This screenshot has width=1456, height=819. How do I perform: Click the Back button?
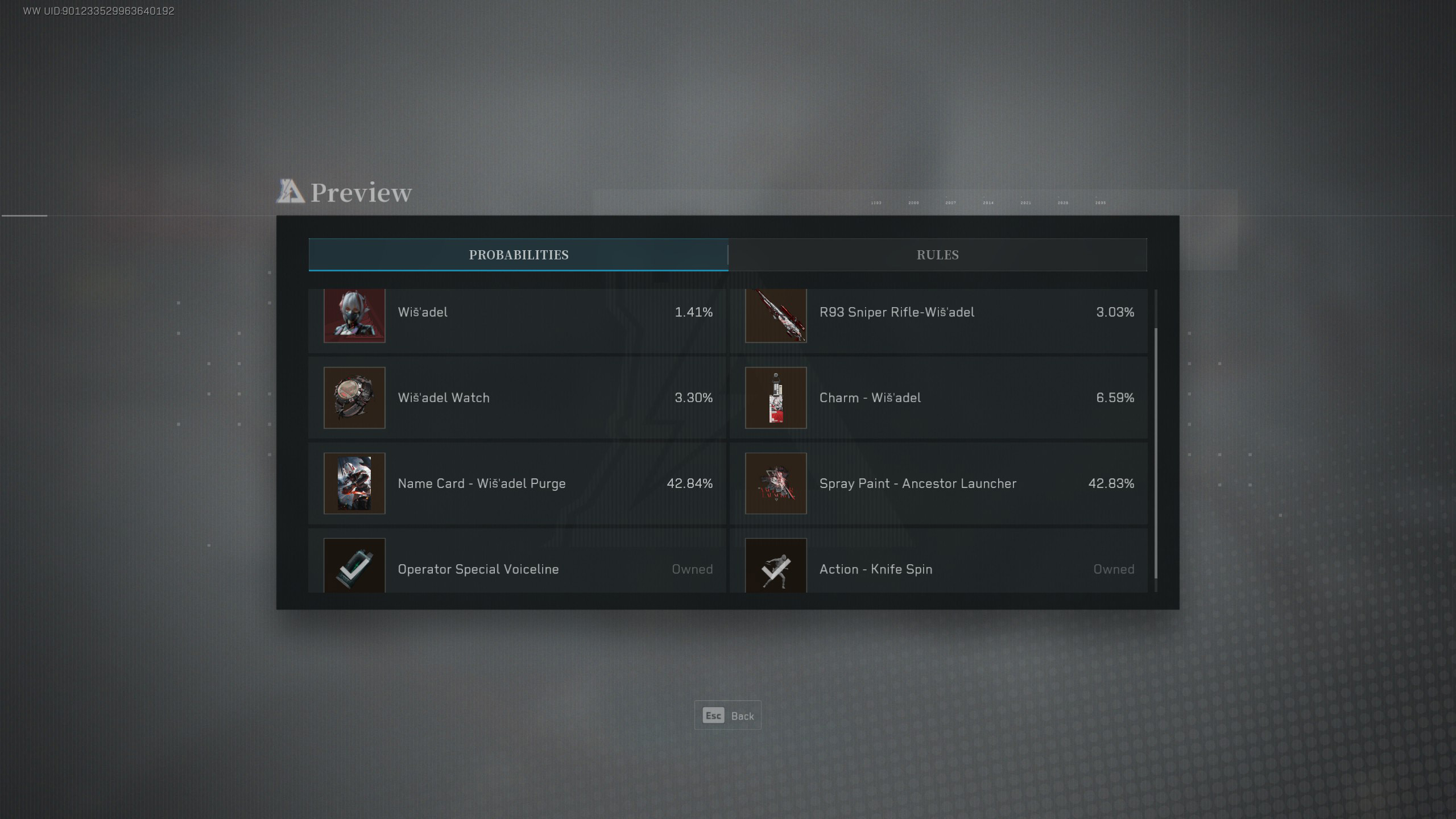coord(727,715)
